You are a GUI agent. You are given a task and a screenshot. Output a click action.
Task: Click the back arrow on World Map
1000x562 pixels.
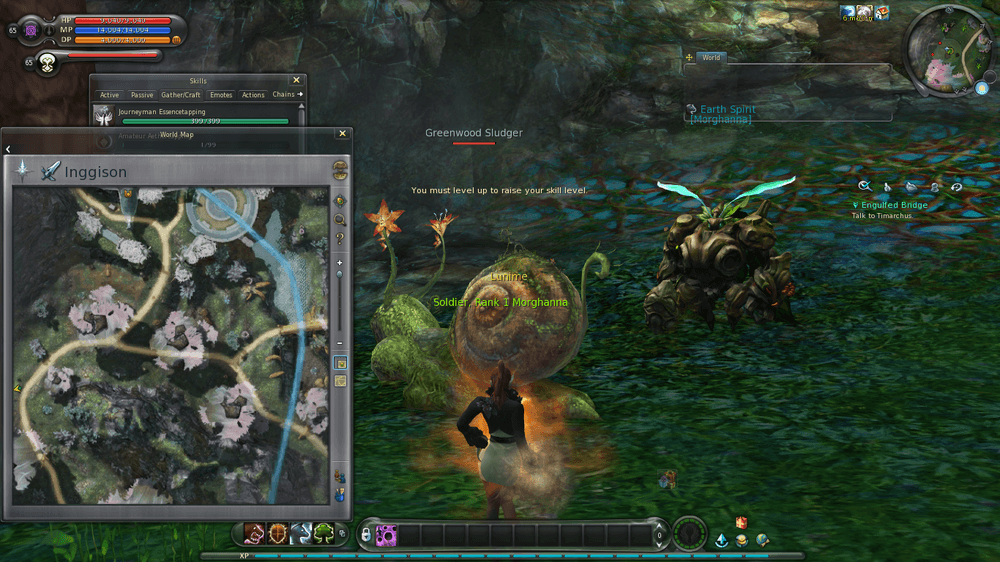pyautogui.click(x=8, y=149)
